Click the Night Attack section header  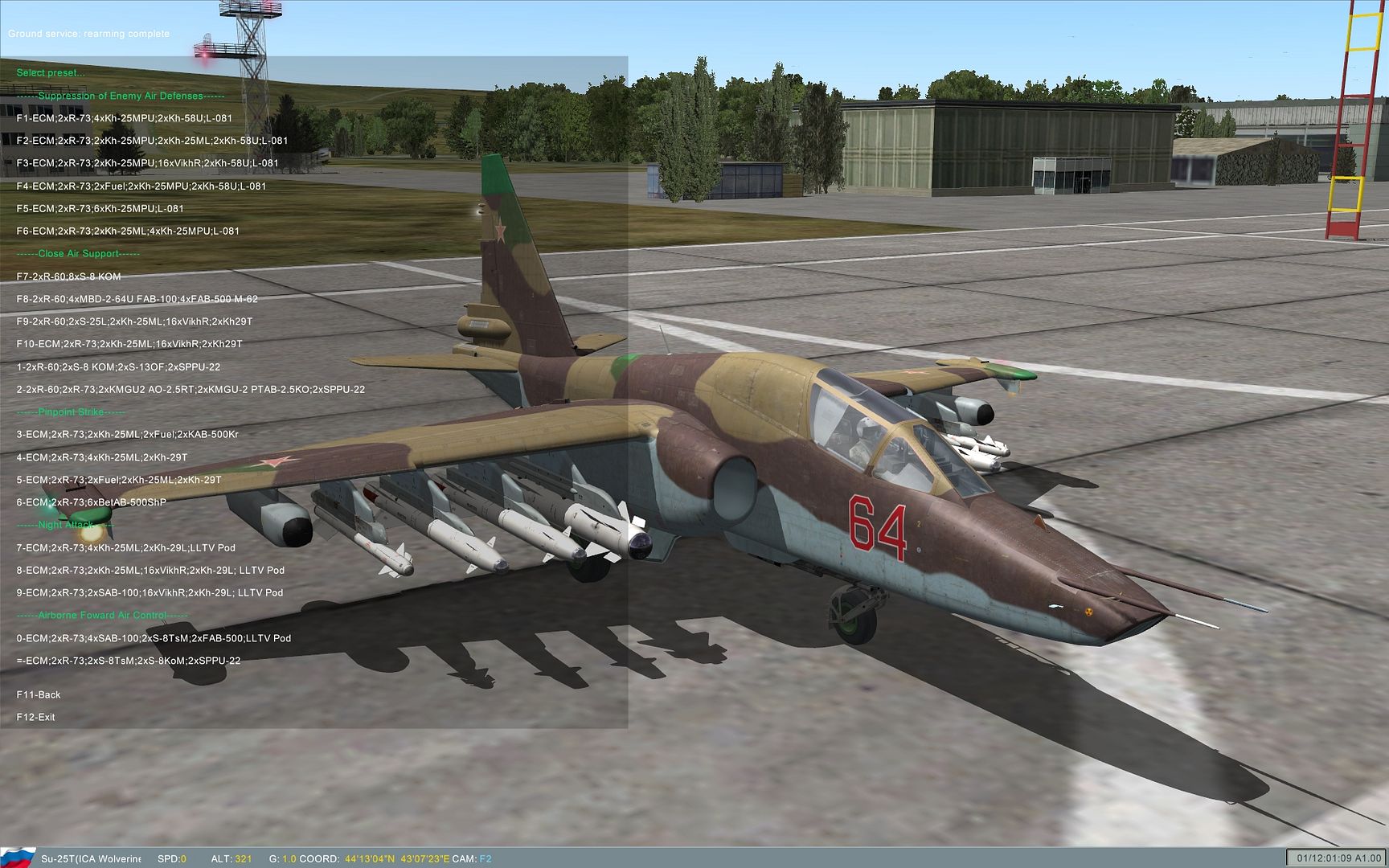(x=66, y=525)
